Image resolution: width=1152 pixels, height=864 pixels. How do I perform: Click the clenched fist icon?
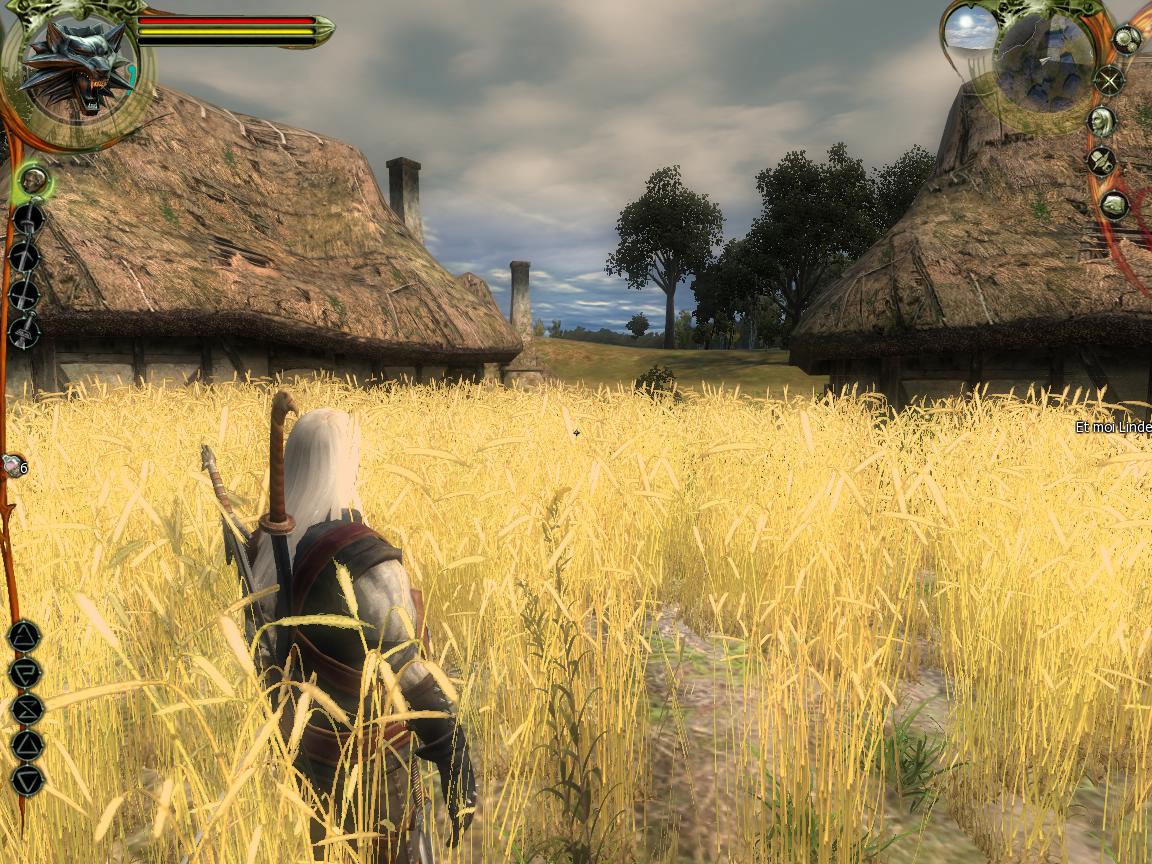point(1114,206)
